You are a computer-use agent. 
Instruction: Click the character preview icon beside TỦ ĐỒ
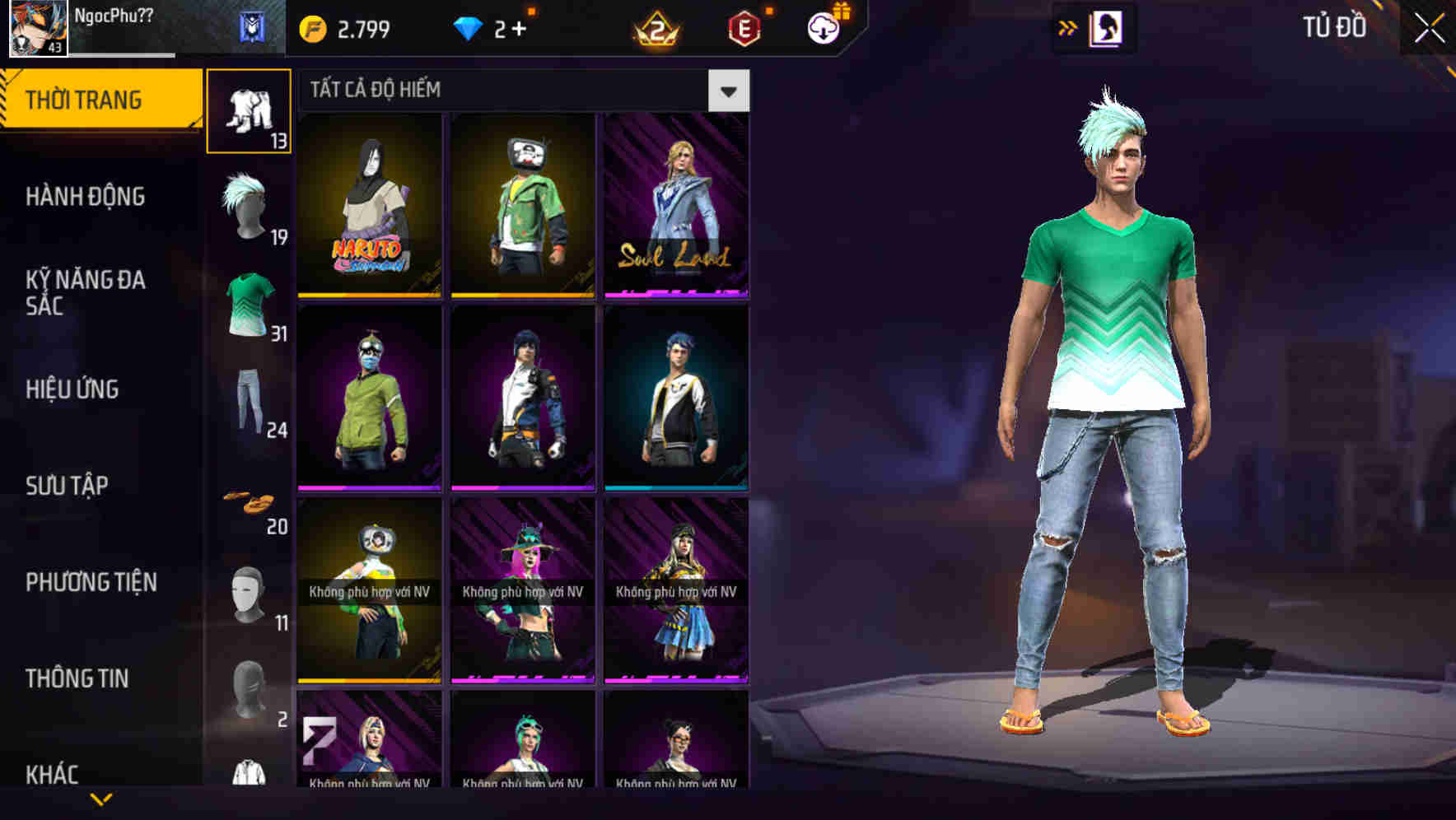pyautogui.click(x=1104, y=27)
